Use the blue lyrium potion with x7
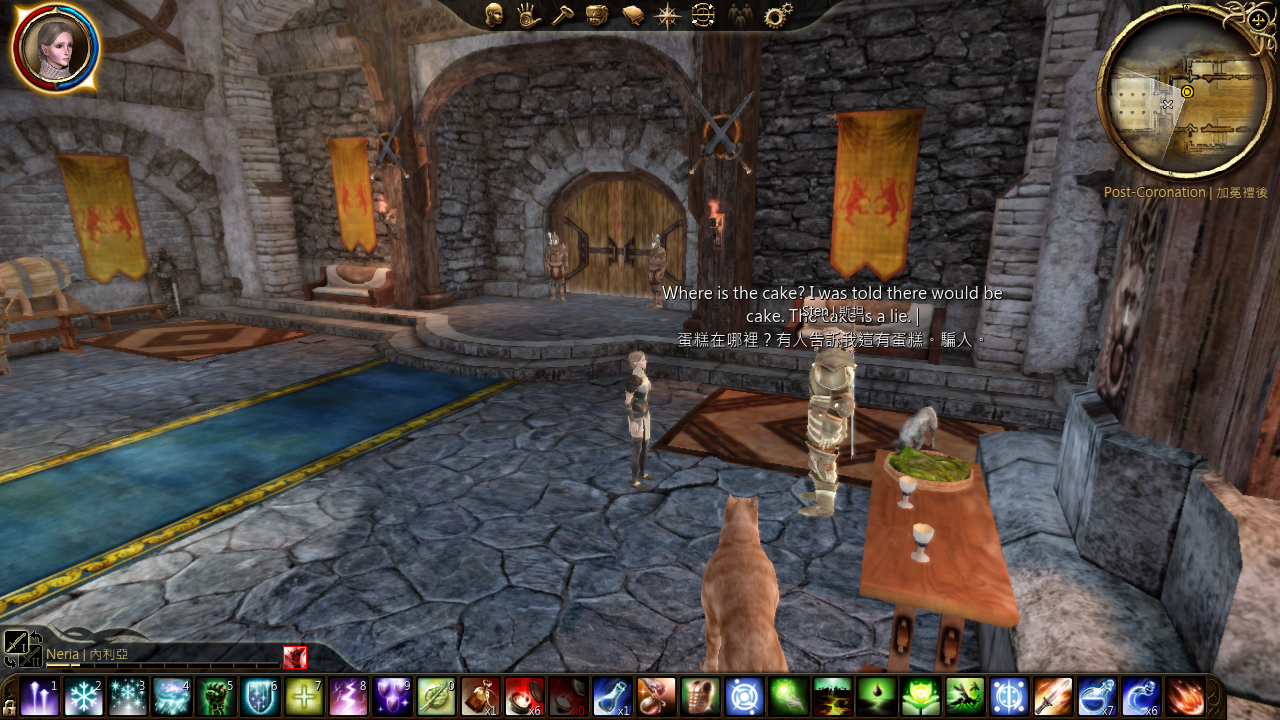1280x720 pixels. click(x=1097, y=696)
